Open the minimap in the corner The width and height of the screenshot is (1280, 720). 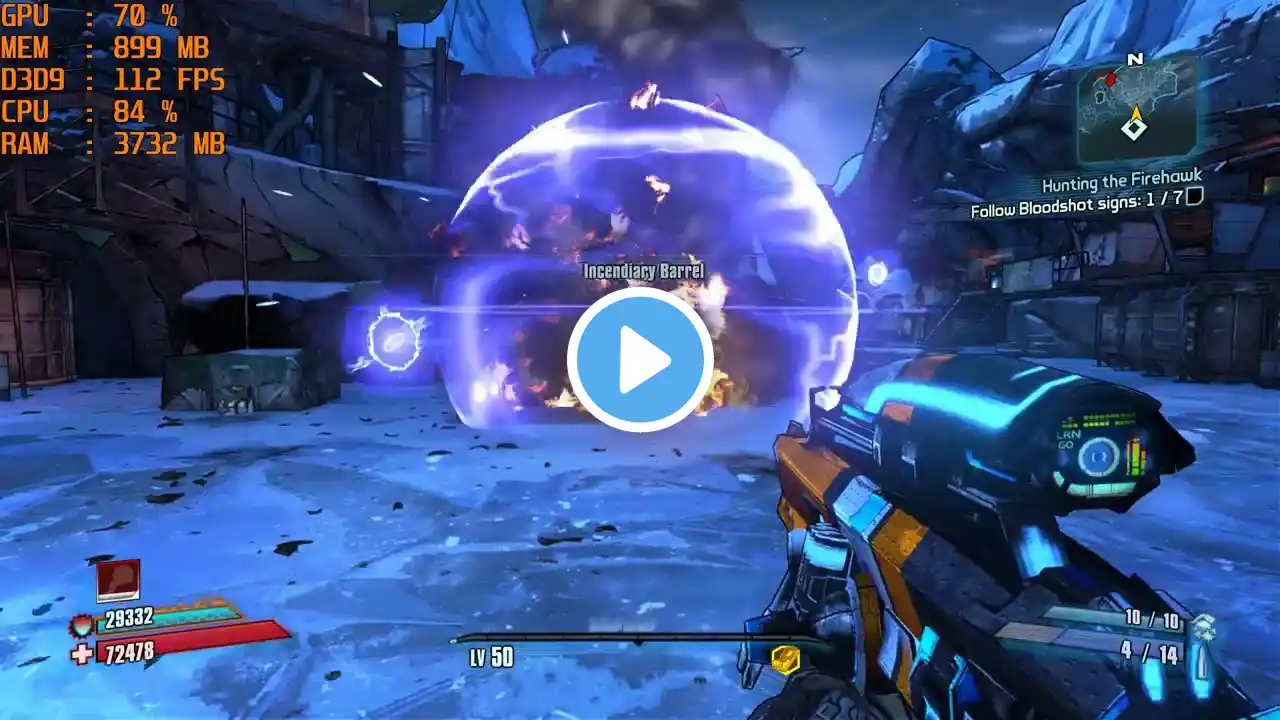(1136, 108)
